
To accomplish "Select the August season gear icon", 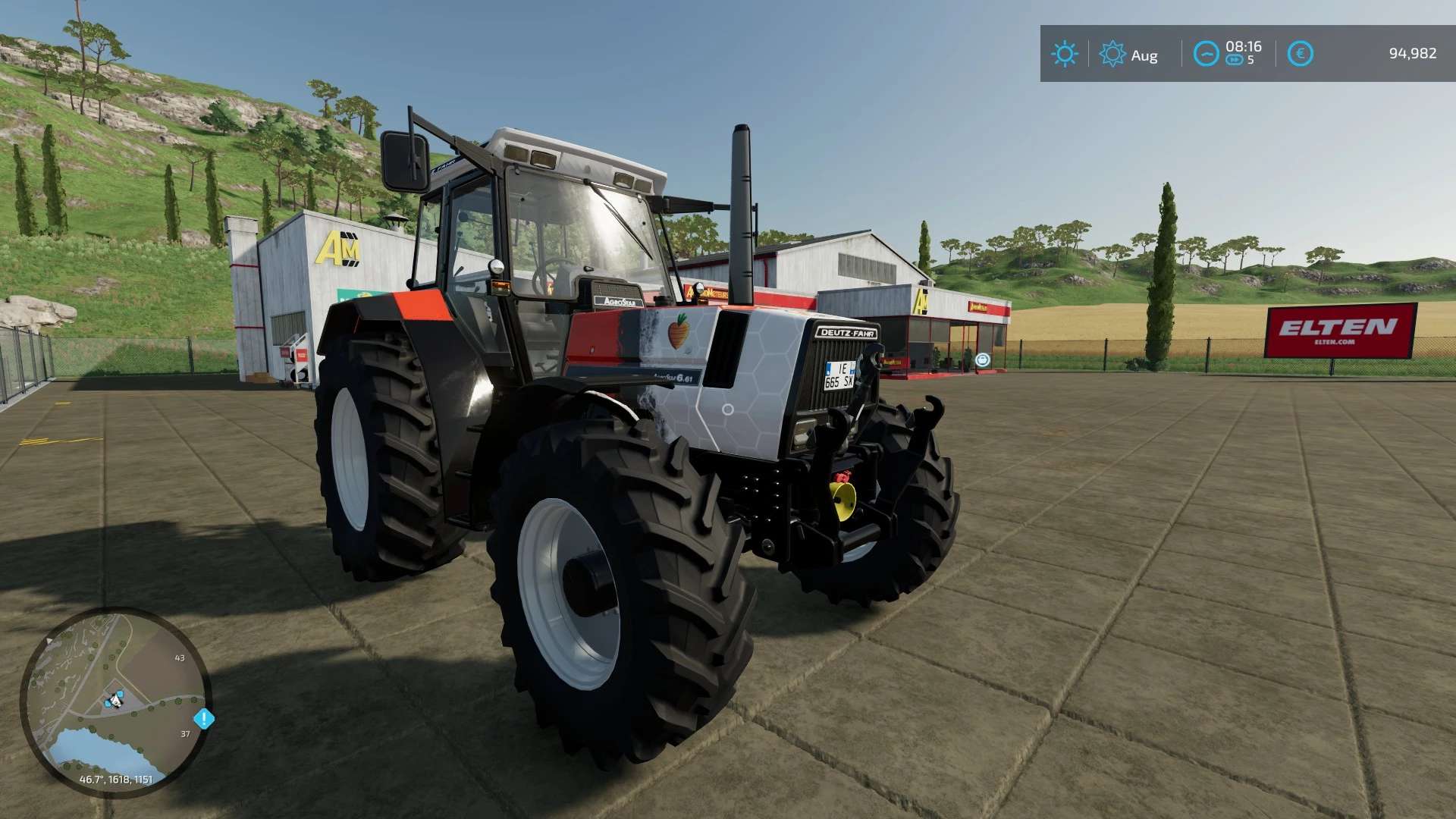I will click(1112, 53).
